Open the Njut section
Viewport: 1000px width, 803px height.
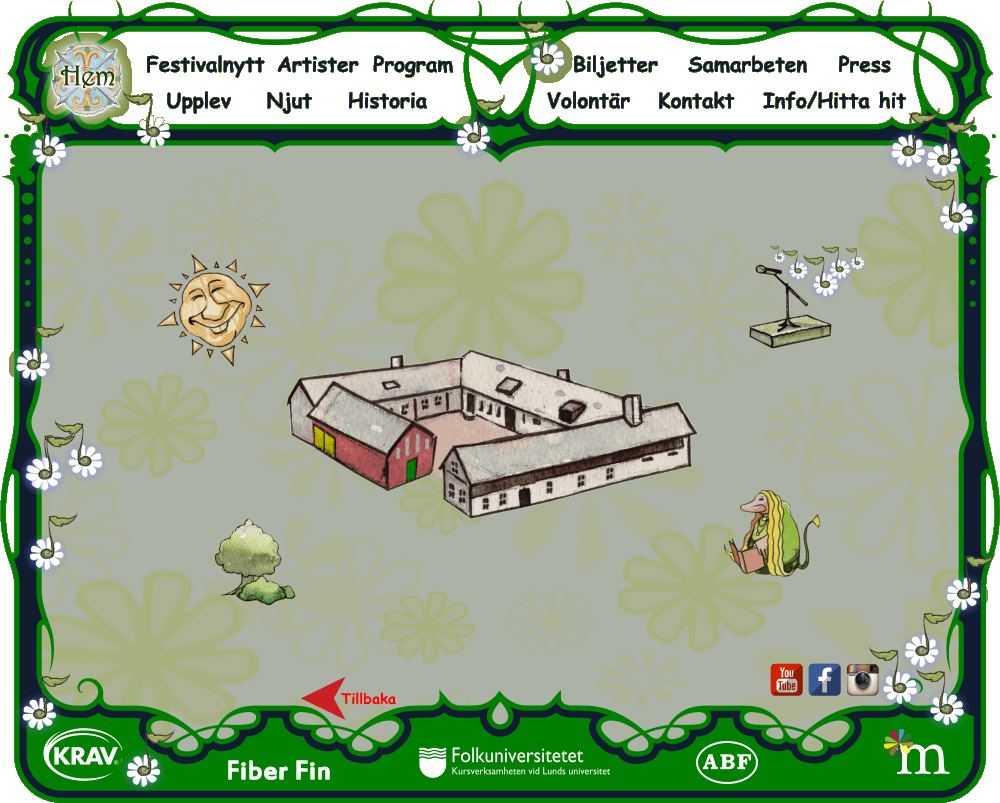click(289, 102)
